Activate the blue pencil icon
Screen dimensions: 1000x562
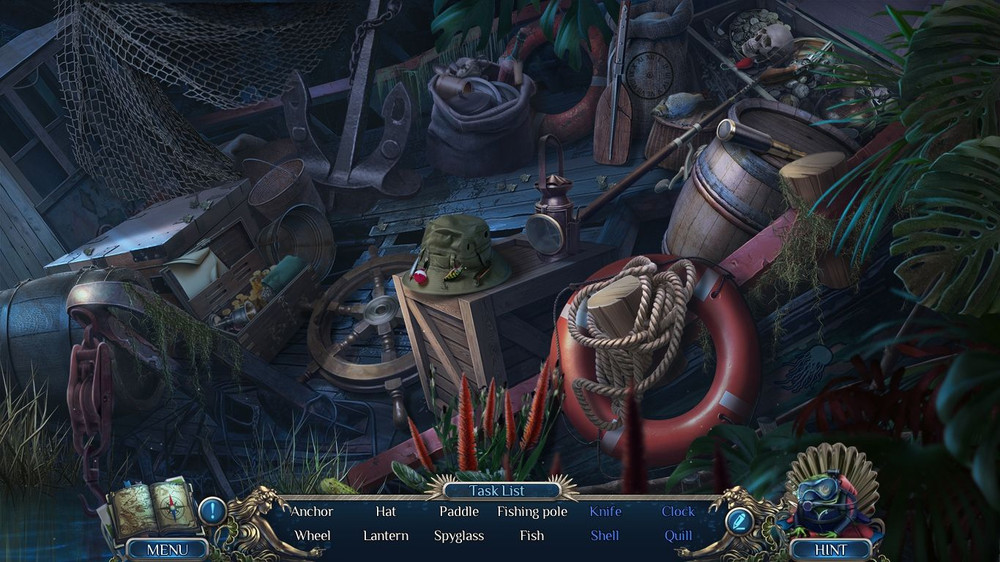click(739, 520)
